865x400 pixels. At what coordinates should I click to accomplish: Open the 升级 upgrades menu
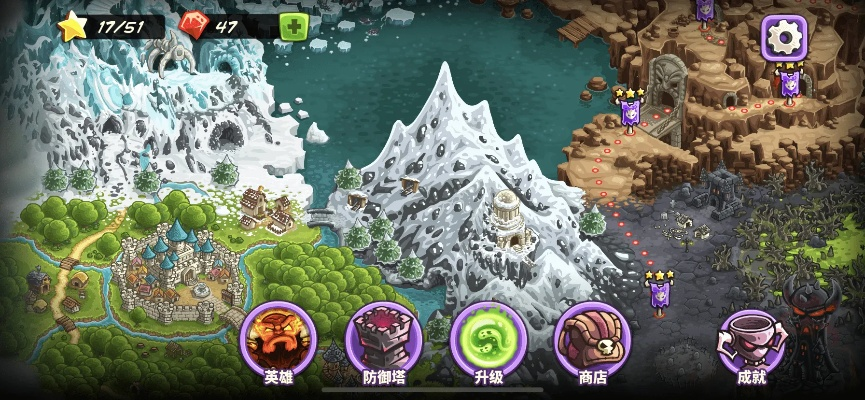pyautogui.click(x=488, y=340)
